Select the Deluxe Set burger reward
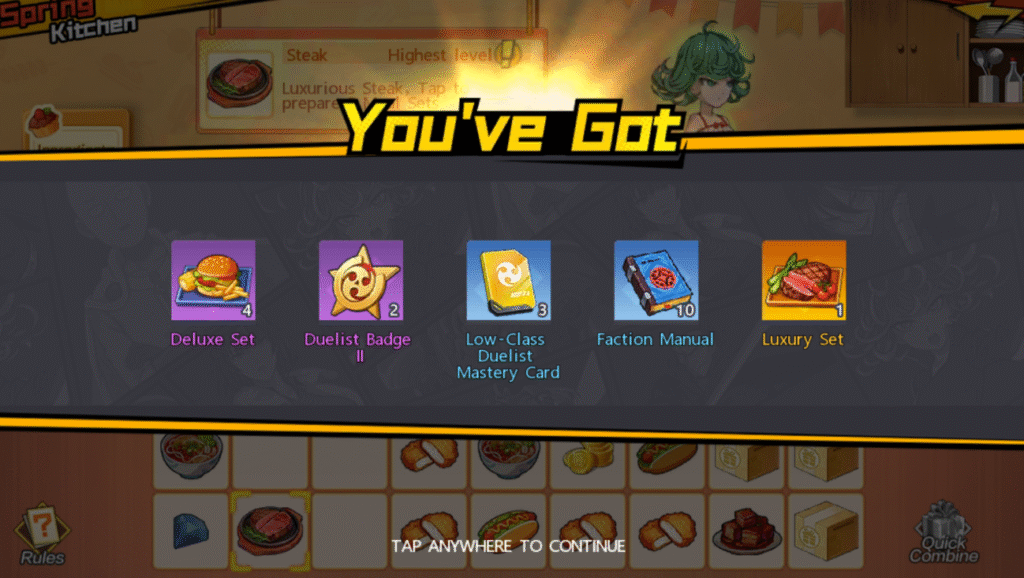 coord(213,281)
